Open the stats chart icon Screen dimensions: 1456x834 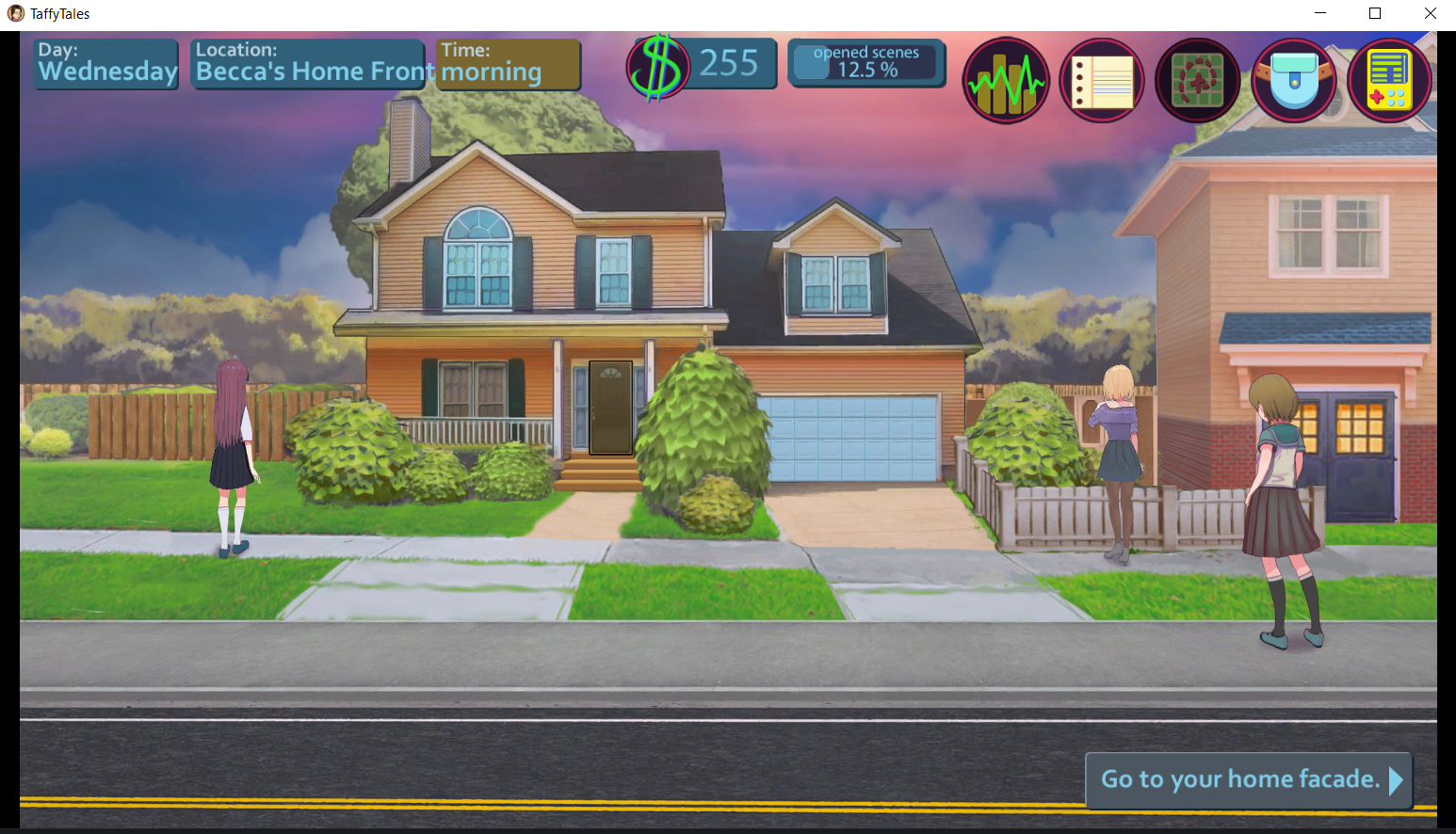pos(1006,81)
